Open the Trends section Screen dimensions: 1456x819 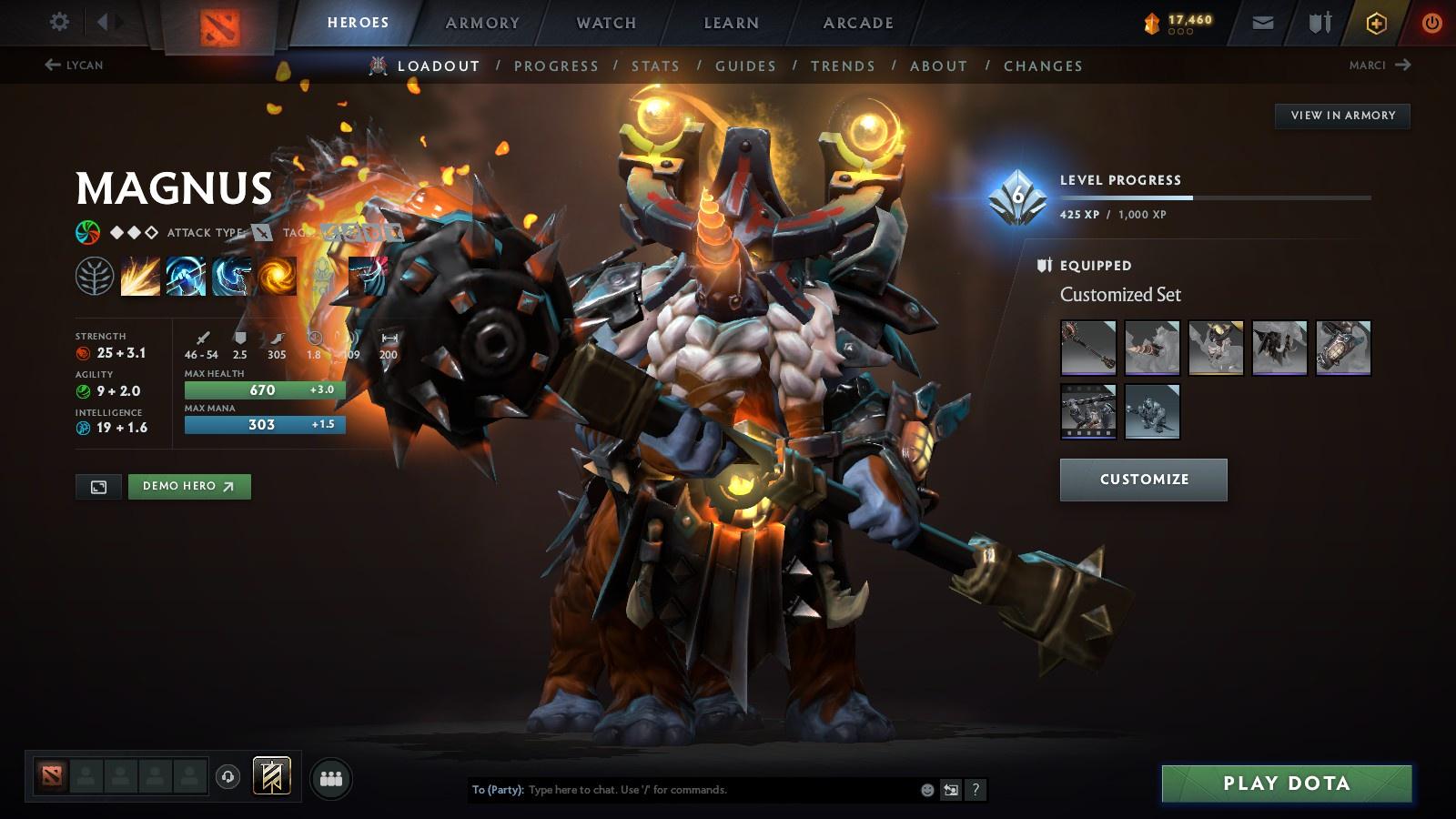(843, 66)
